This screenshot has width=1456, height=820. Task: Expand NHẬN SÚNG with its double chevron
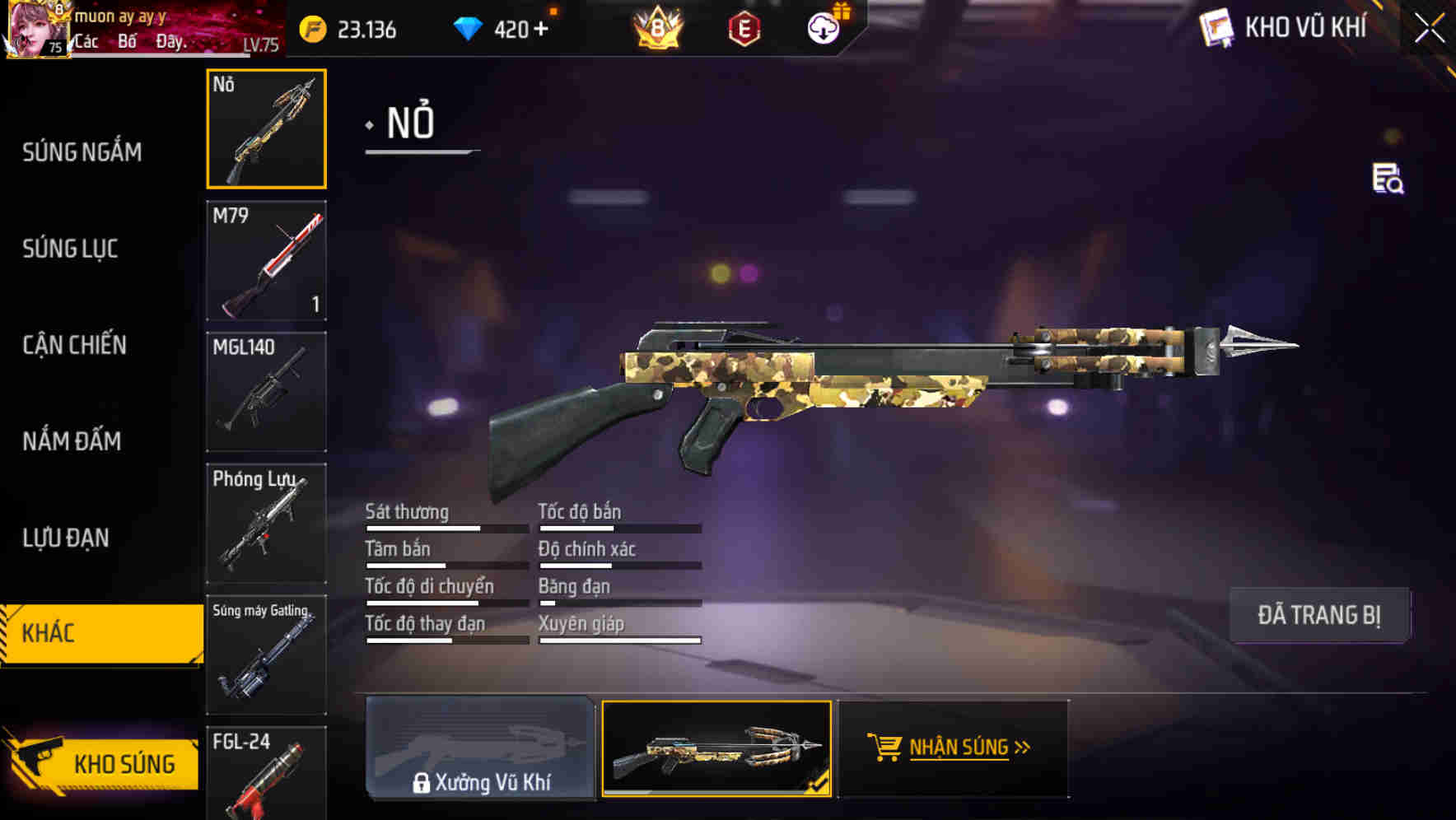(1021, 746)
